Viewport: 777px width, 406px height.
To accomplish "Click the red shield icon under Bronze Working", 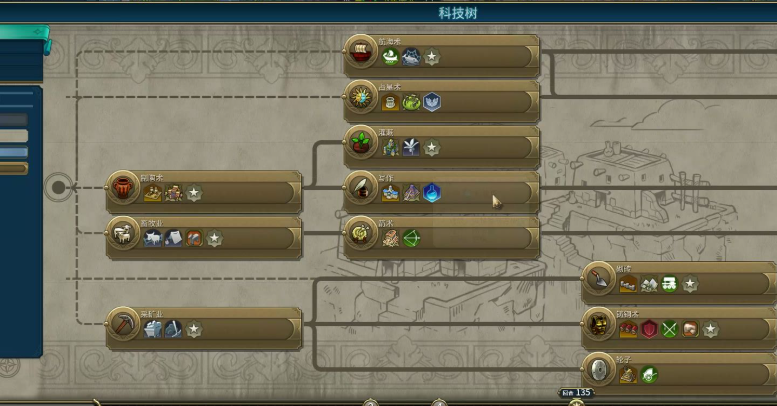I will (649, 329).
